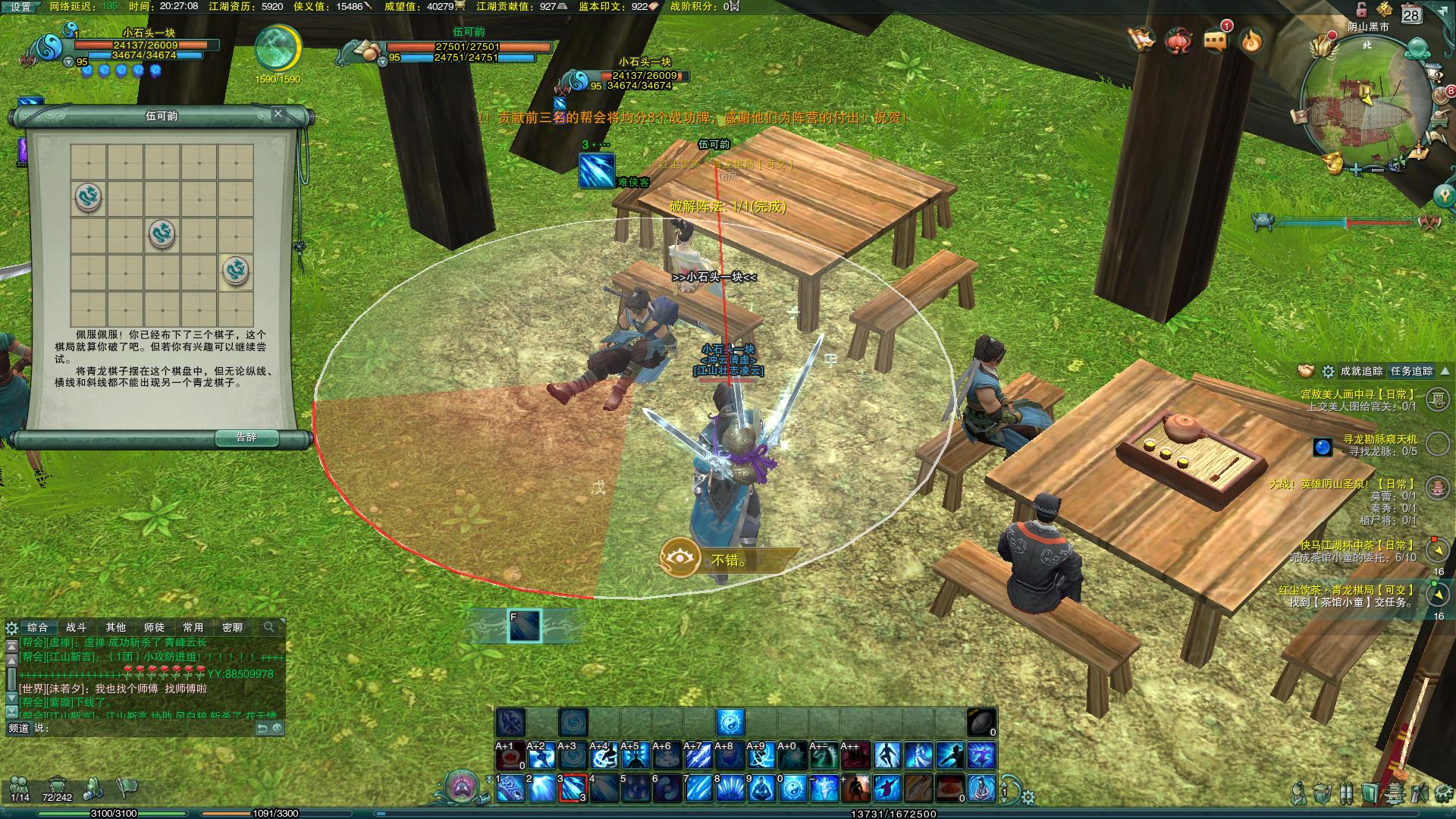Open the message bubble notification icon
This screenshot has width=1456, height=819.
(1216, 40)
